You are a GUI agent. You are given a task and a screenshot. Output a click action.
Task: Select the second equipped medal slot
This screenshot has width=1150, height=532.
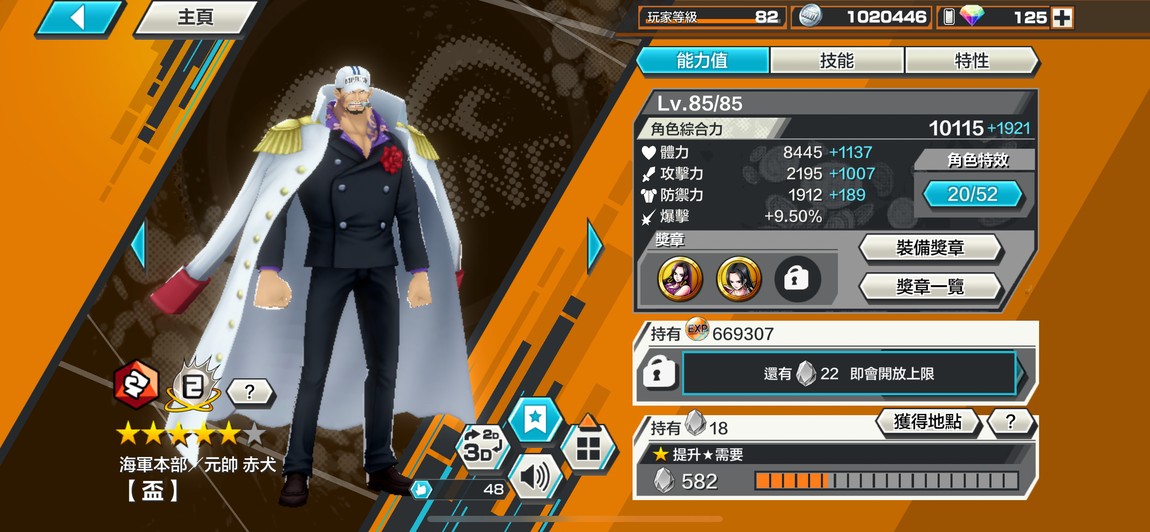[x=739, y=280]
